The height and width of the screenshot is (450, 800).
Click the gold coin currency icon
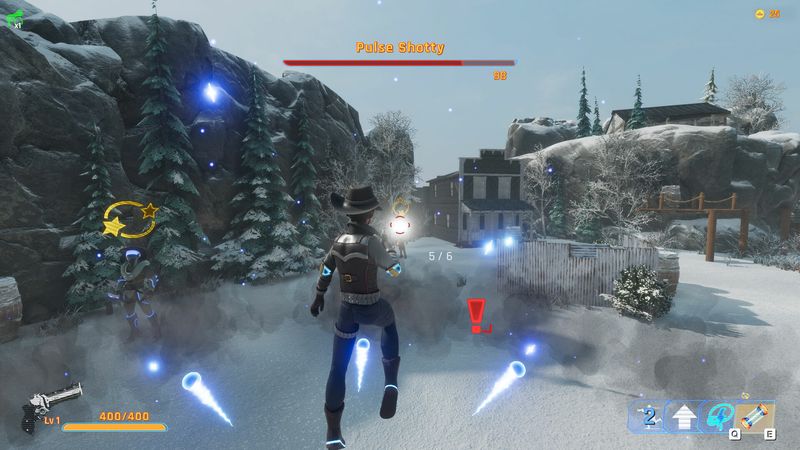click(x=759, y=13)
